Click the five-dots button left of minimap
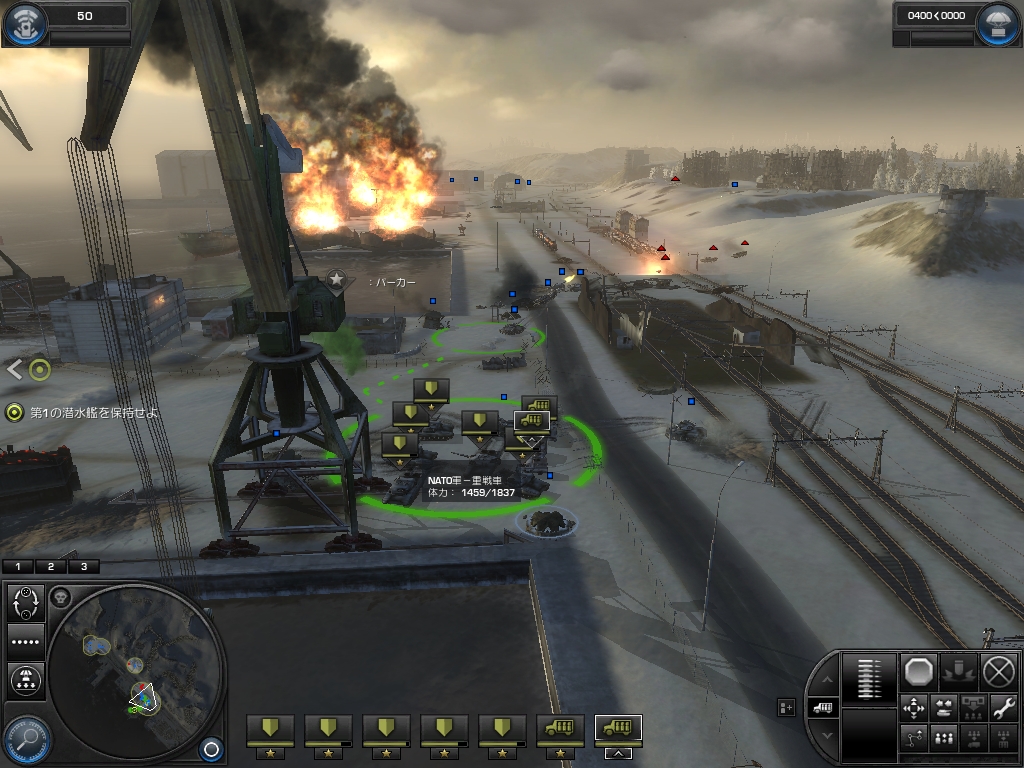 point(25,641)
